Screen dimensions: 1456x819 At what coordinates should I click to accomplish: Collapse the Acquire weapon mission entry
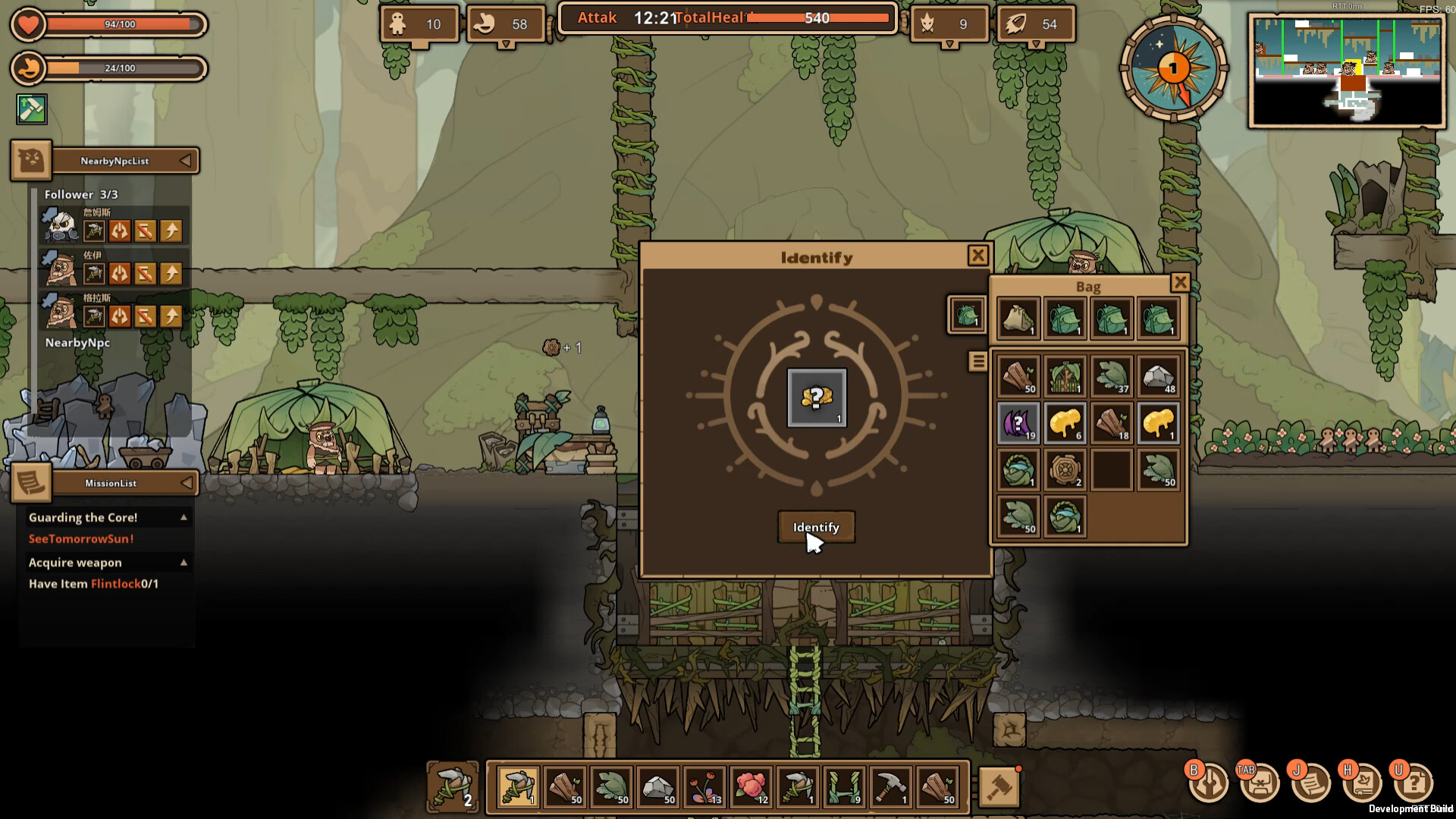click(x=183, y=562)
